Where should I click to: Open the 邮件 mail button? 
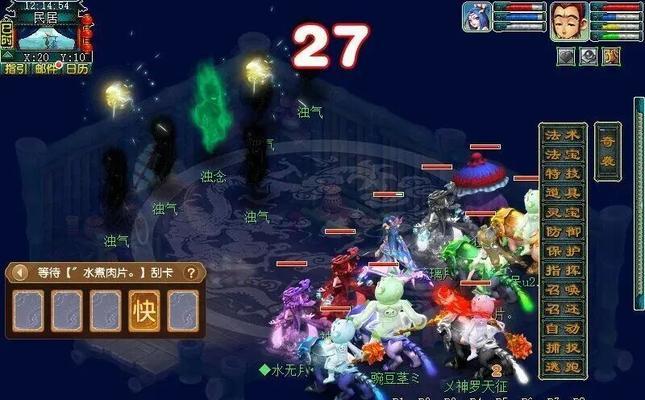tap(45, 68)
